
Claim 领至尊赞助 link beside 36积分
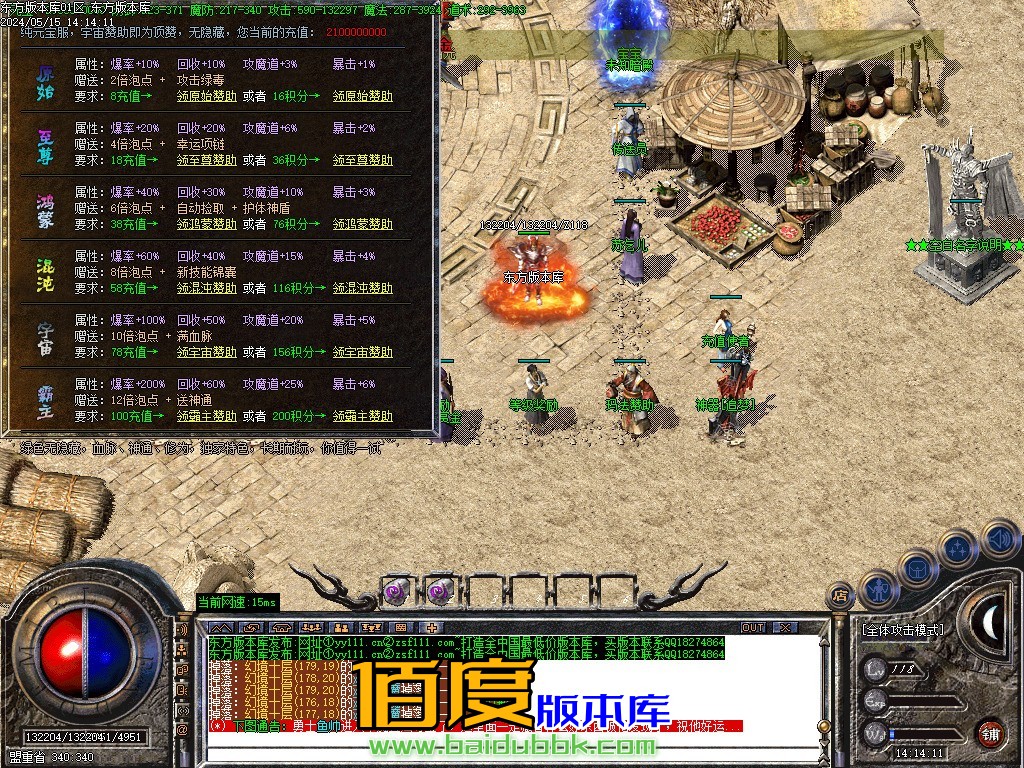pyautogui.click(x=362, y=160)
